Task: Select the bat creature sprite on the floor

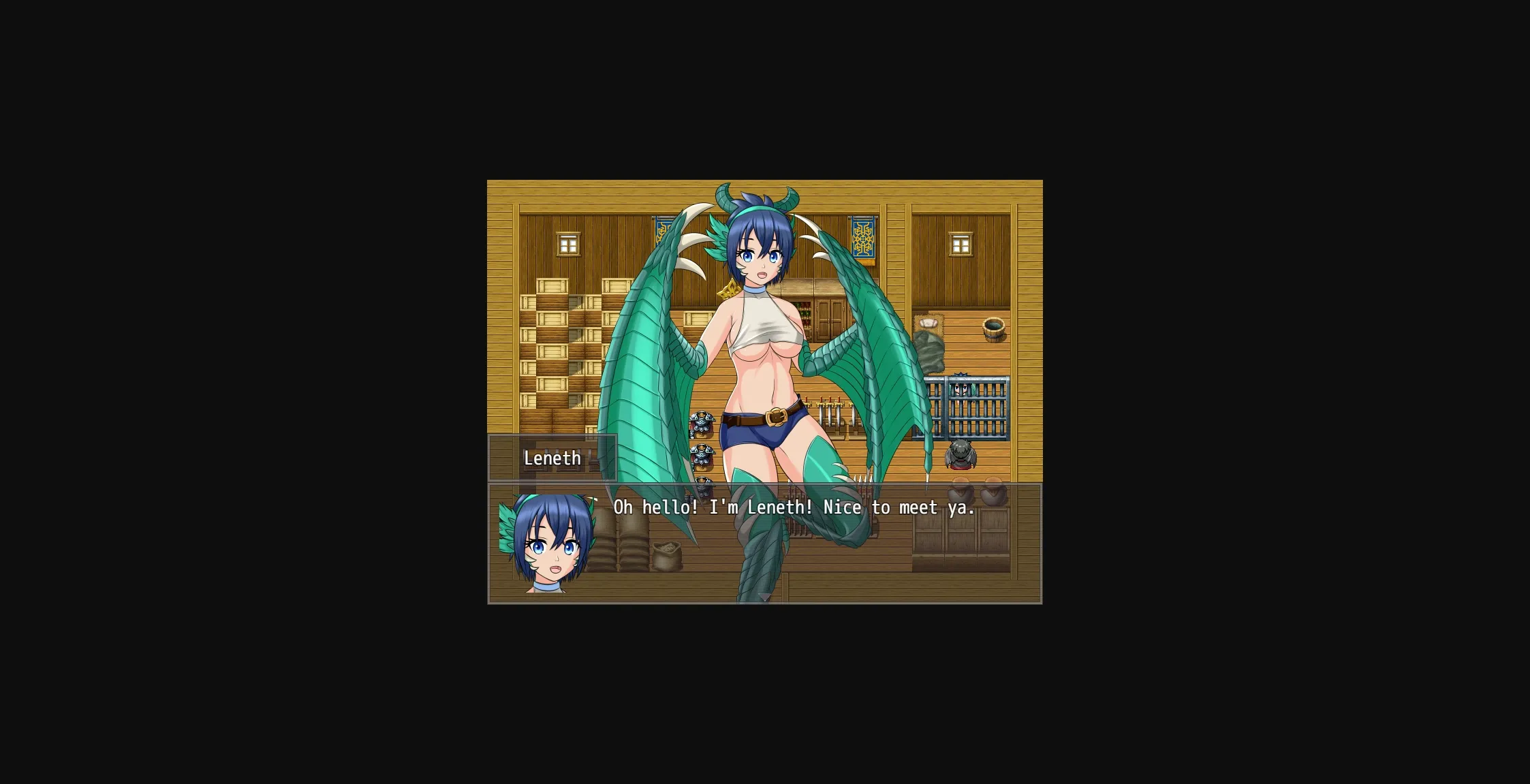Action: (961, 455)
